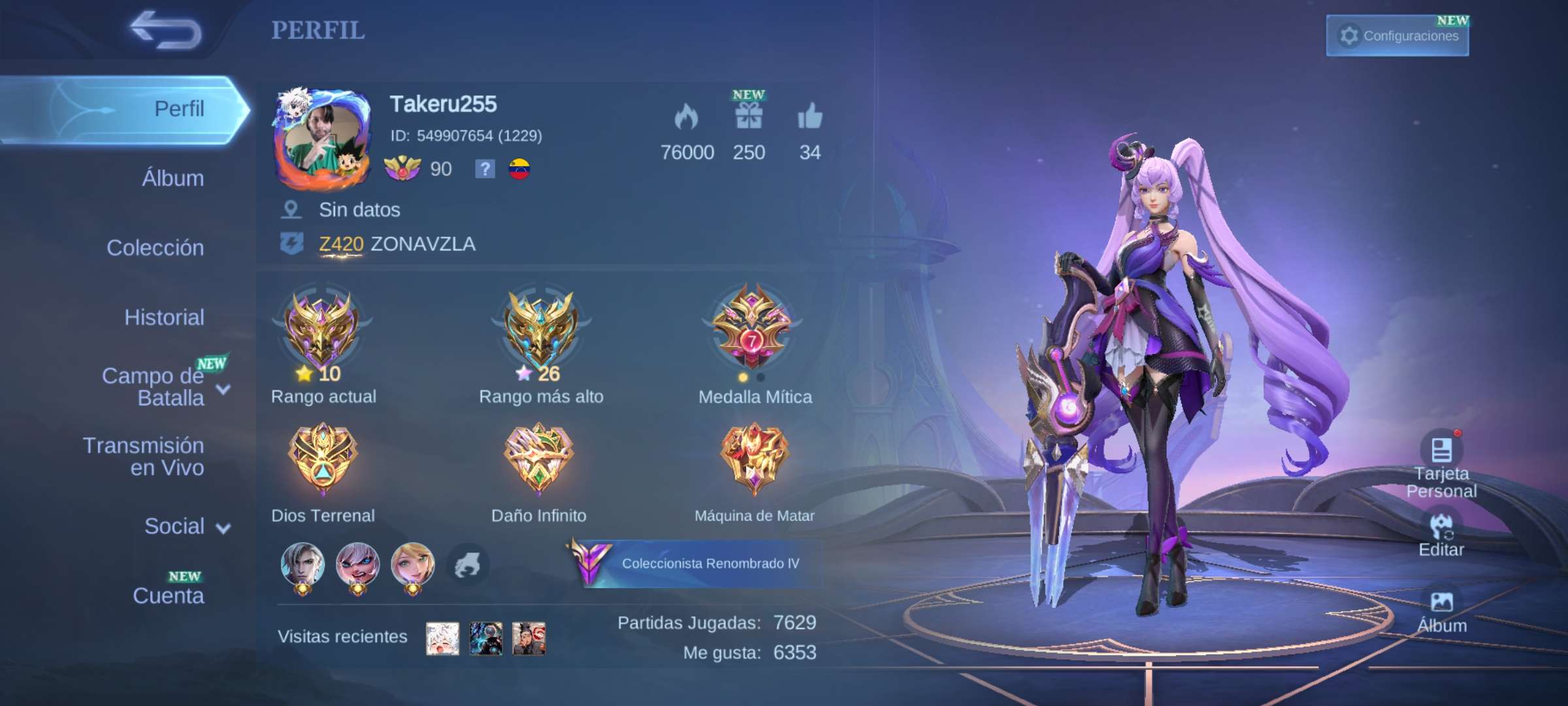The width and height of the screenshot is (1568, 706).
Task: Switch to the Álbum tab in the sidebar
Action: 172,178
